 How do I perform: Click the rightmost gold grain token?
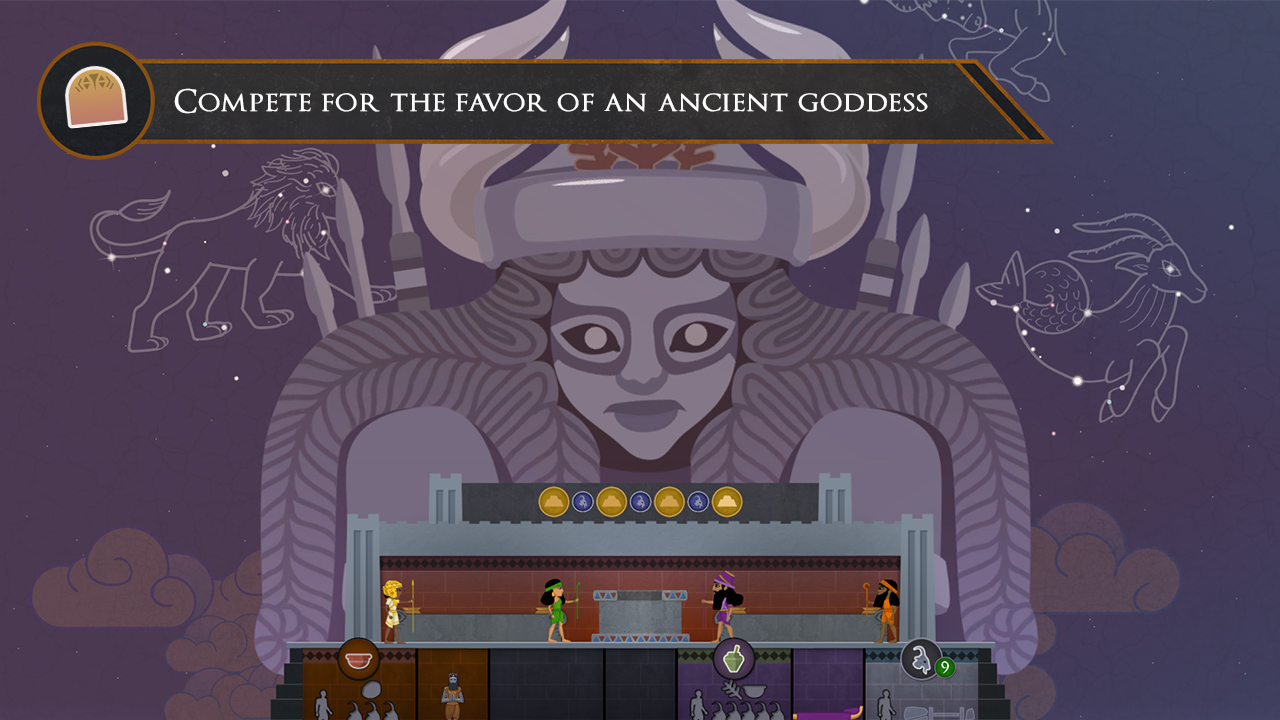[726, 502]
